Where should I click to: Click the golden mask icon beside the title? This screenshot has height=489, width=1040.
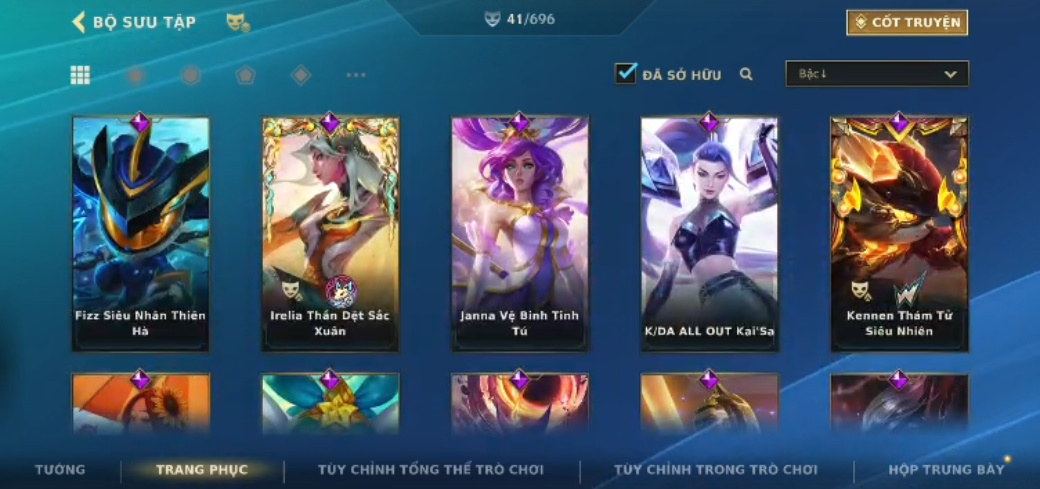pyautogui.click(x=237, y=22)
